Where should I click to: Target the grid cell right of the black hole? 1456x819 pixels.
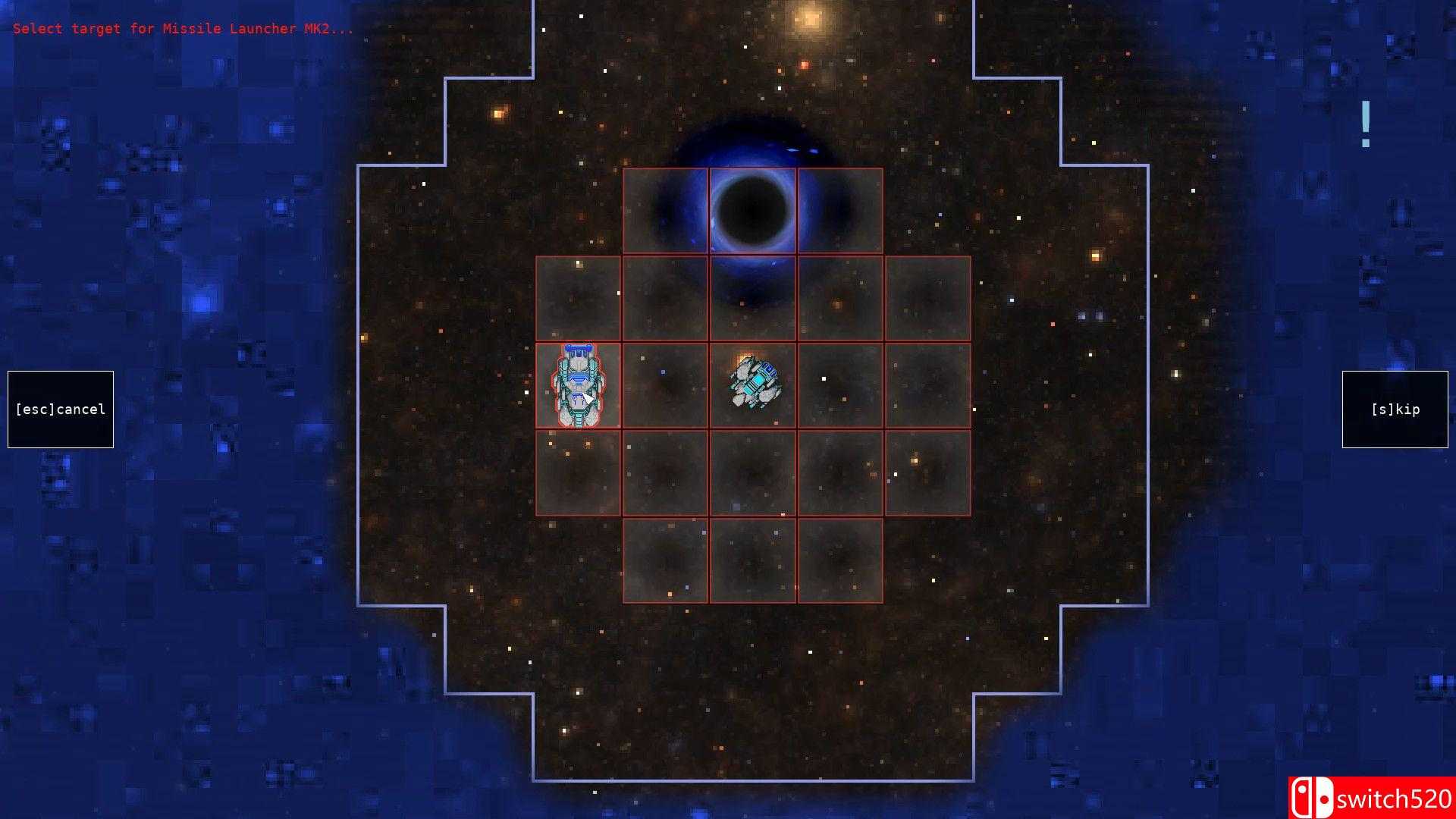[x=839, y=212]
